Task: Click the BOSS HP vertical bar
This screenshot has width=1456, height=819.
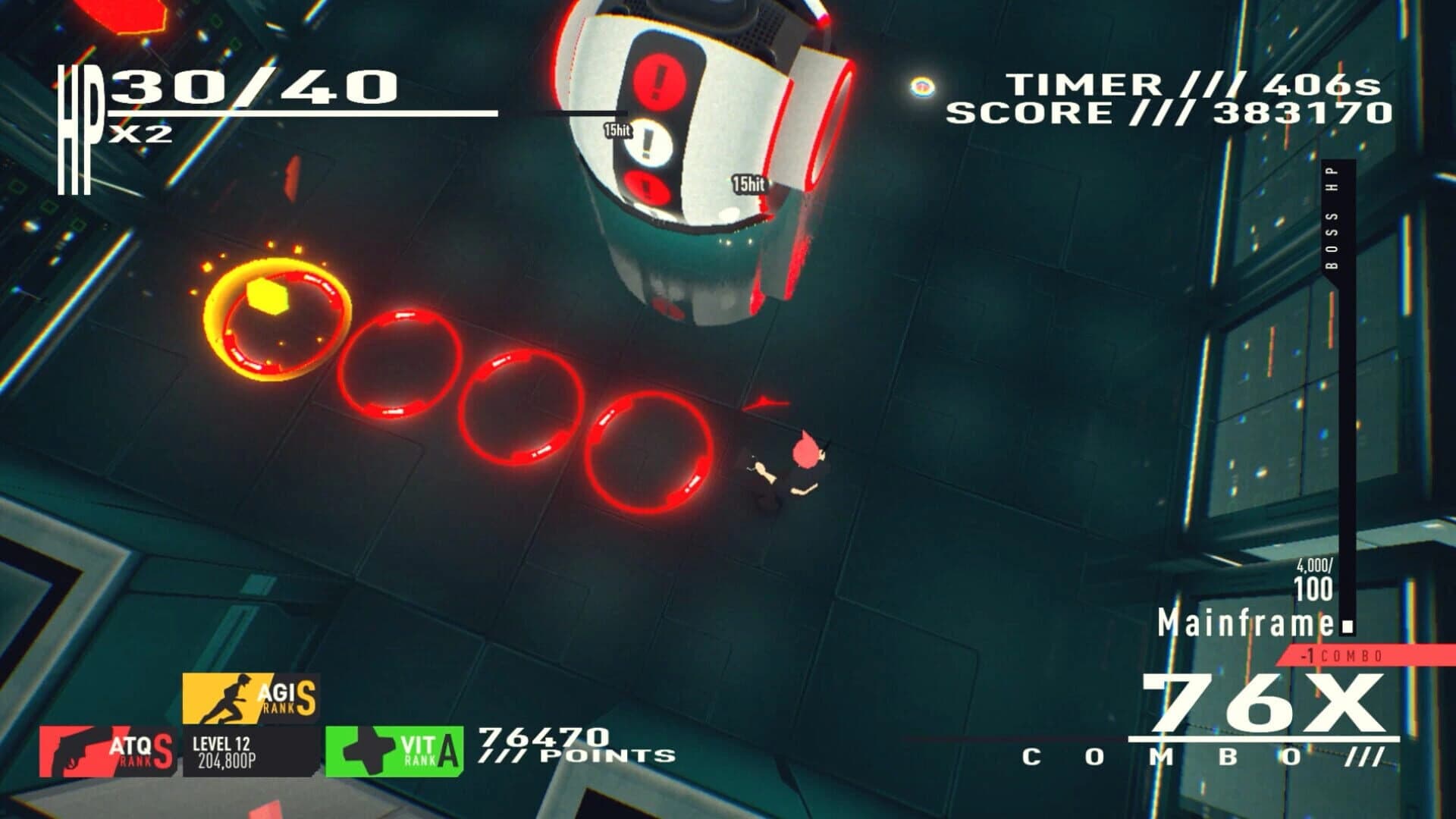Action: coord(1348,379)
